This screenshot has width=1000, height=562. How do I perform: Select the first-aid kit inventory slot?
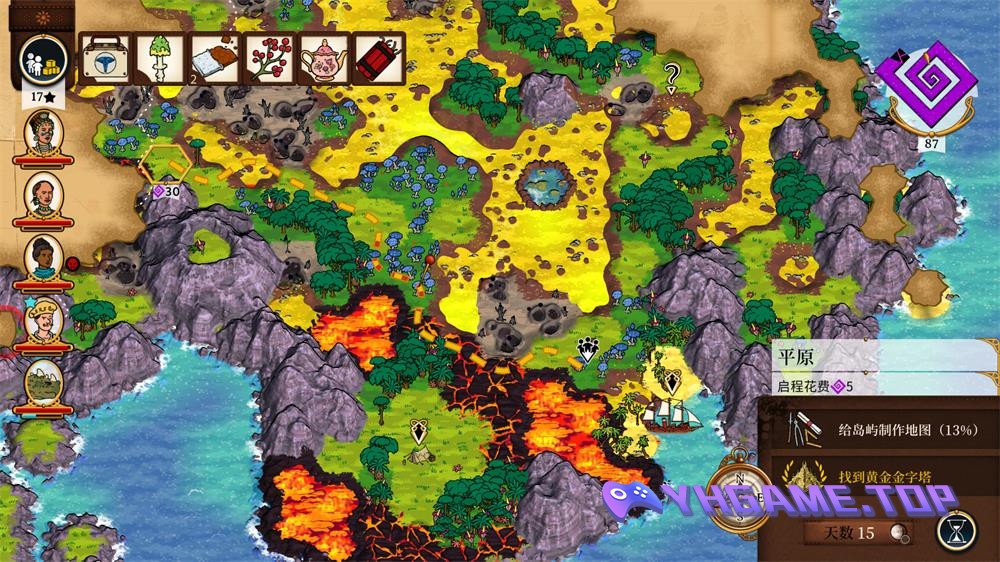click(103, 58)
